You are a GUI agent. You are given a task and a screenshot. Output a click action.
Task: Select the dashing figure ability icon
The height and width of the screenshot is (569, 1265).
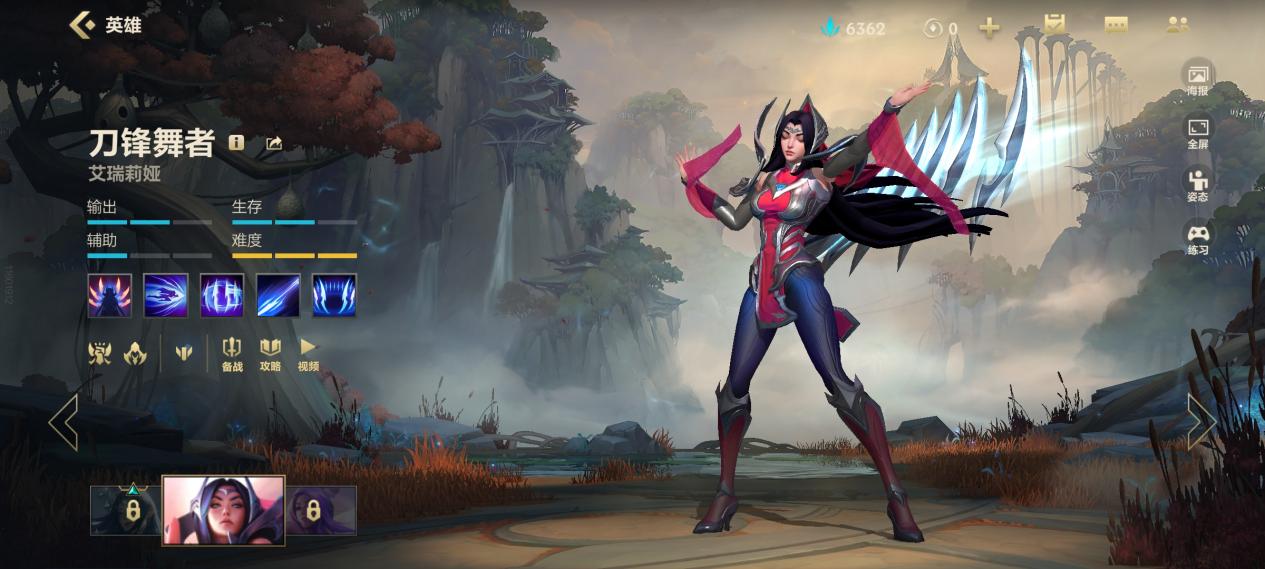pyautogui.click(x=165, y=296)
